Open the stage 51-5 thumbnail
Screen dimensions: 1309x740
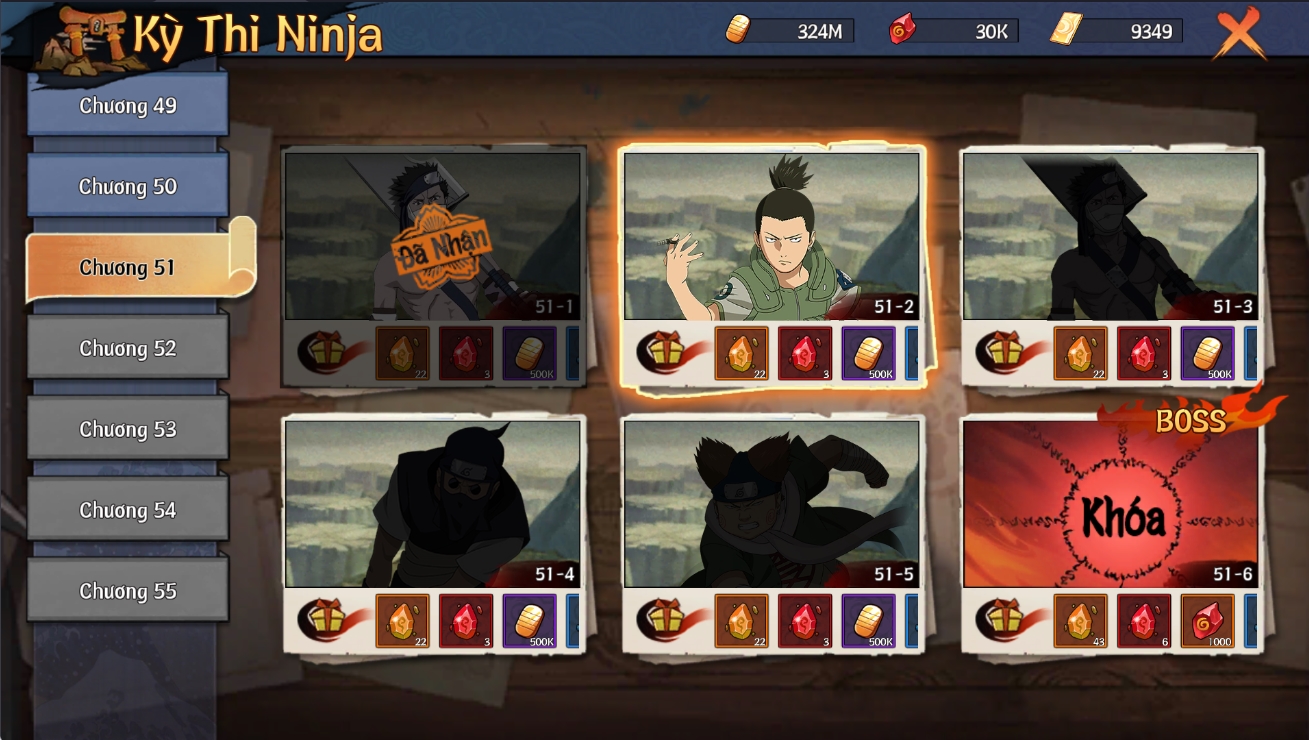[771, 503]
